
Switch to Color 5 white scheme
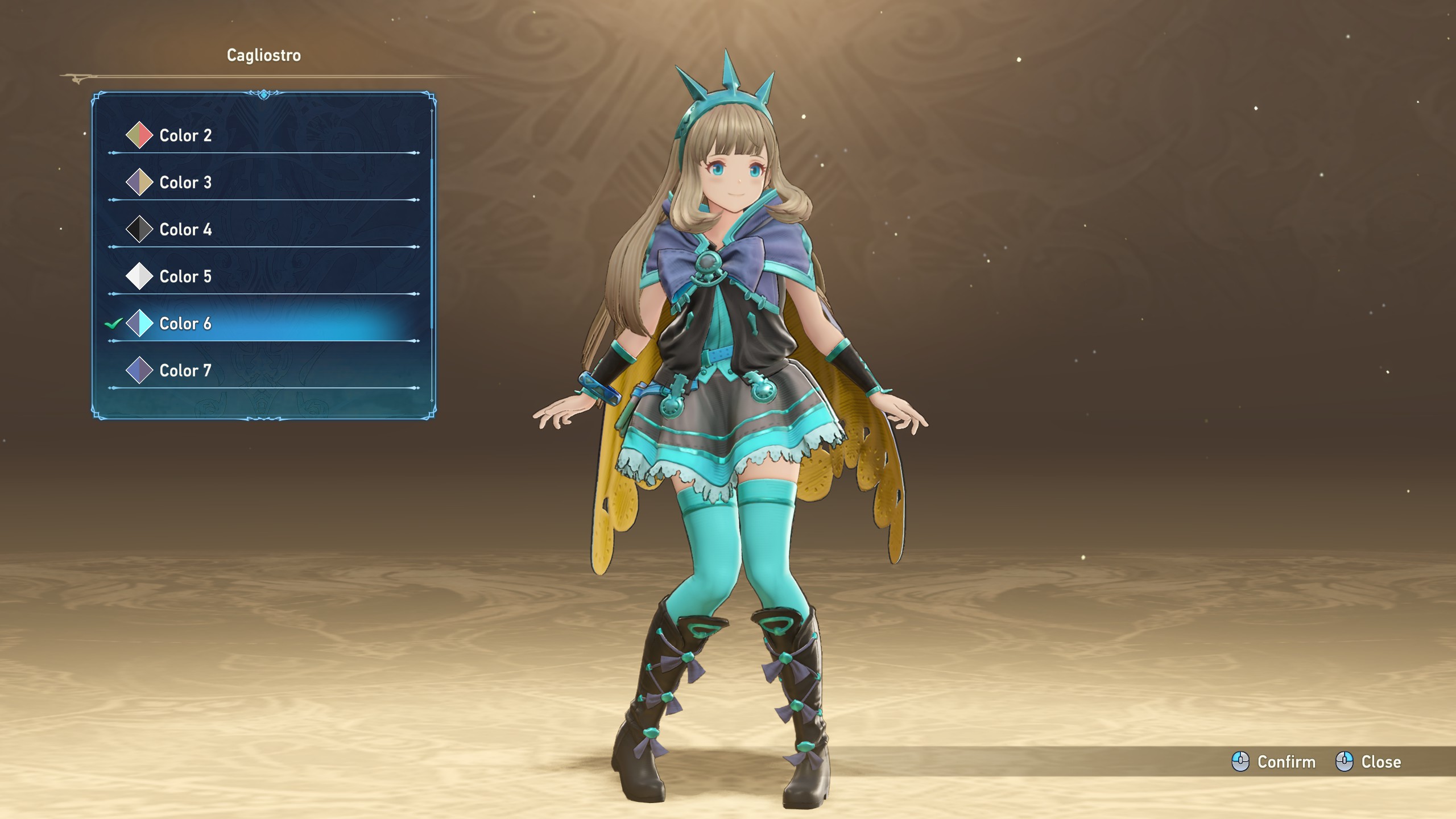[185, 277]
